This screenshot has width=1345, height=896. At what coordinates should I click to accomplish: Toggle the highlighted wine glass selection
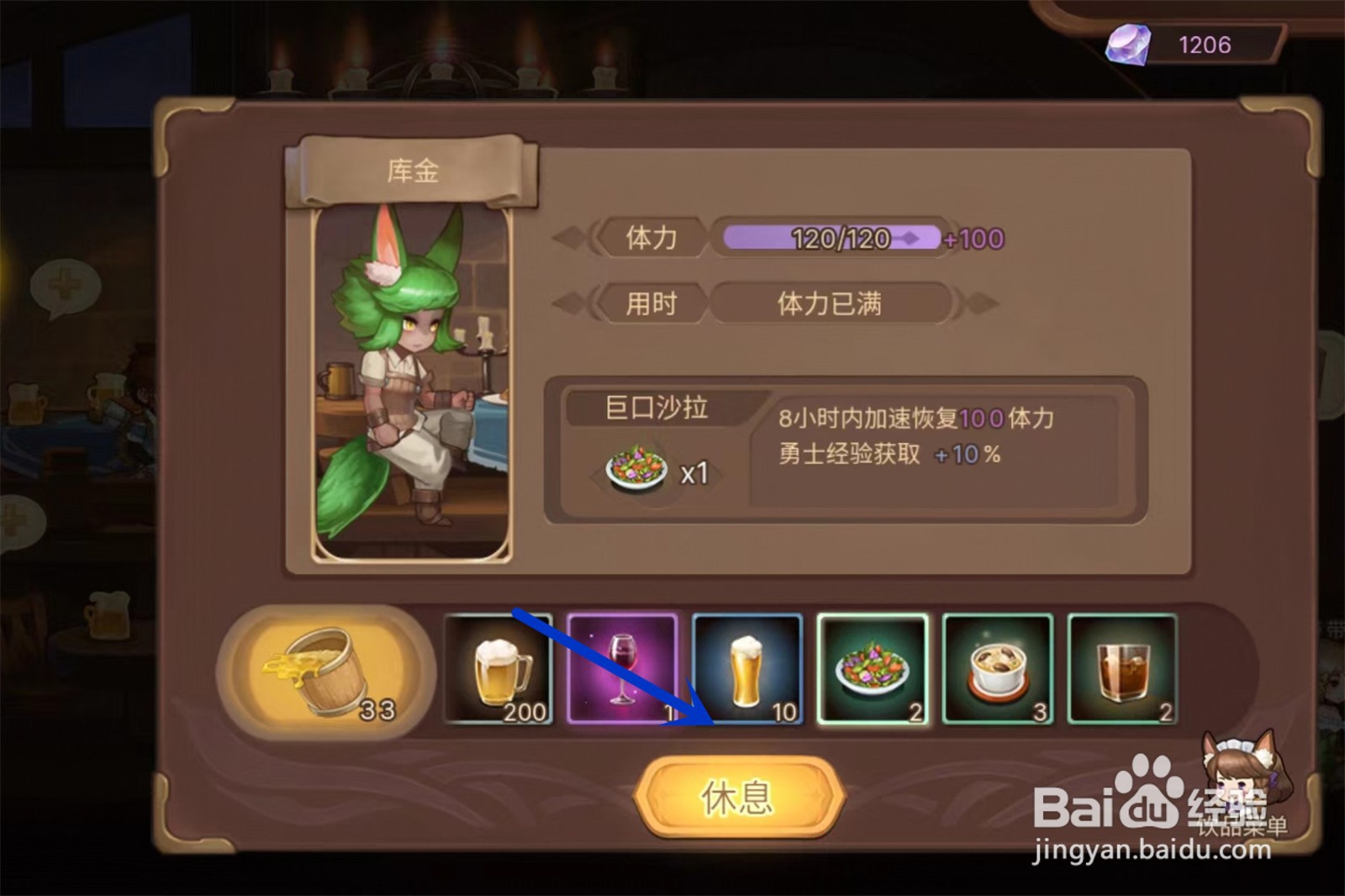(x=623, y=668)
